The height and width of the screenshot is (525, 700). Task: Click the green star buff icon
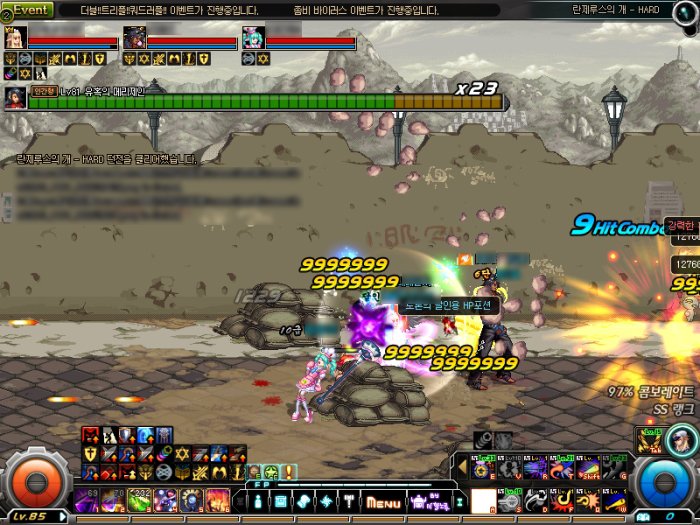click(271, 471)
